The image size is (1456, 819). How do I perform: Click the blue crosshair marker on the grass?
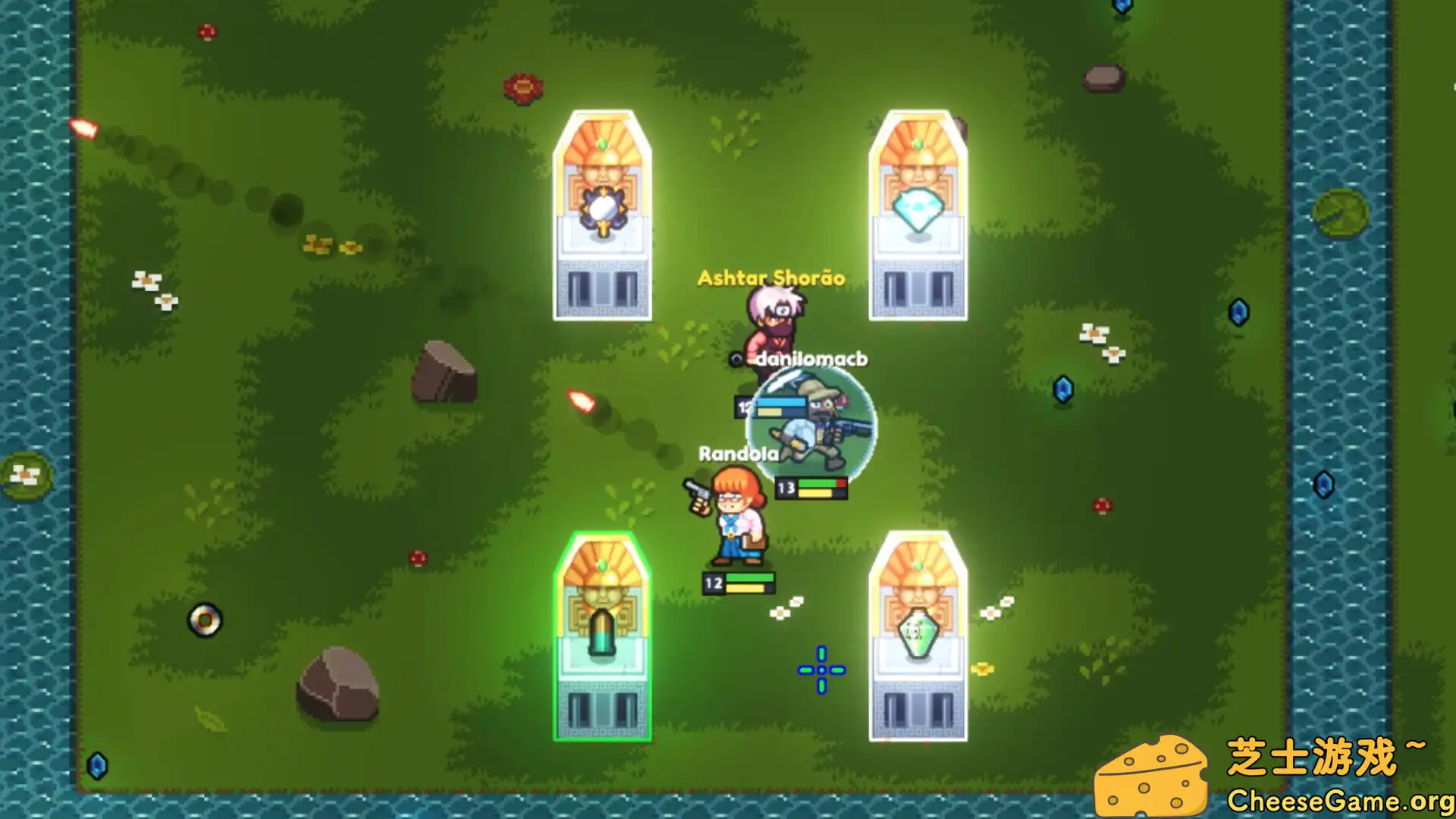(821, 669)
